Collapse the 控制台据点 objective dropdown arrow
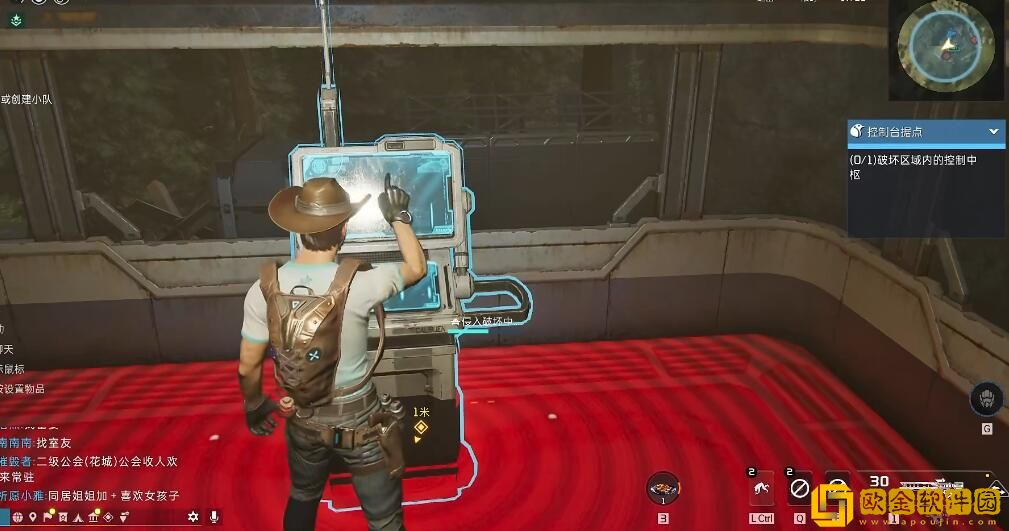Screen dimensions: 1009x531 click(994, 132)
